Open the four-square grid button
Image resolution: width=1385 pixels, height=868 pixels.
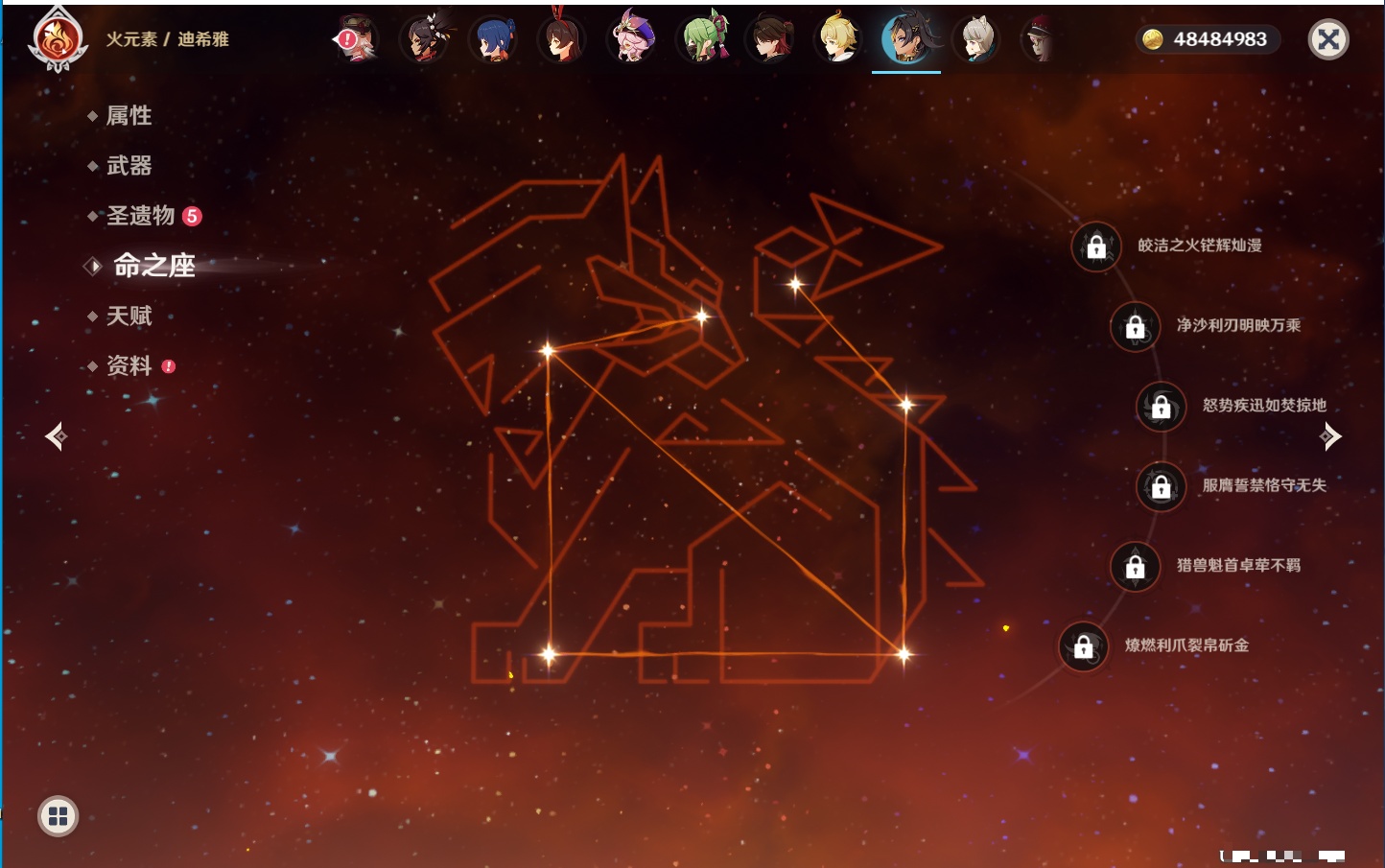point(58,816)
